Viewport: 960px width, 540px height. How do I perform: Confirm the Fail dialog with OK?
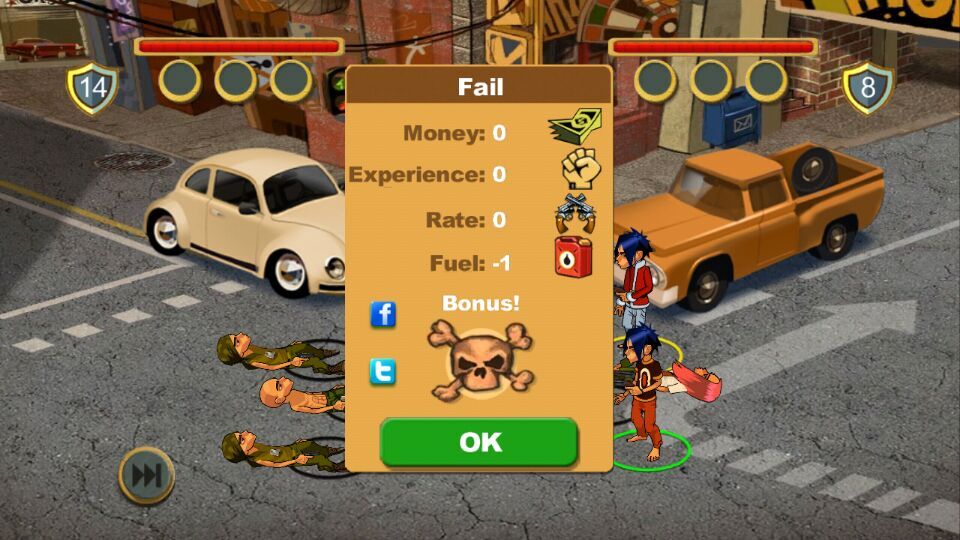479,442
